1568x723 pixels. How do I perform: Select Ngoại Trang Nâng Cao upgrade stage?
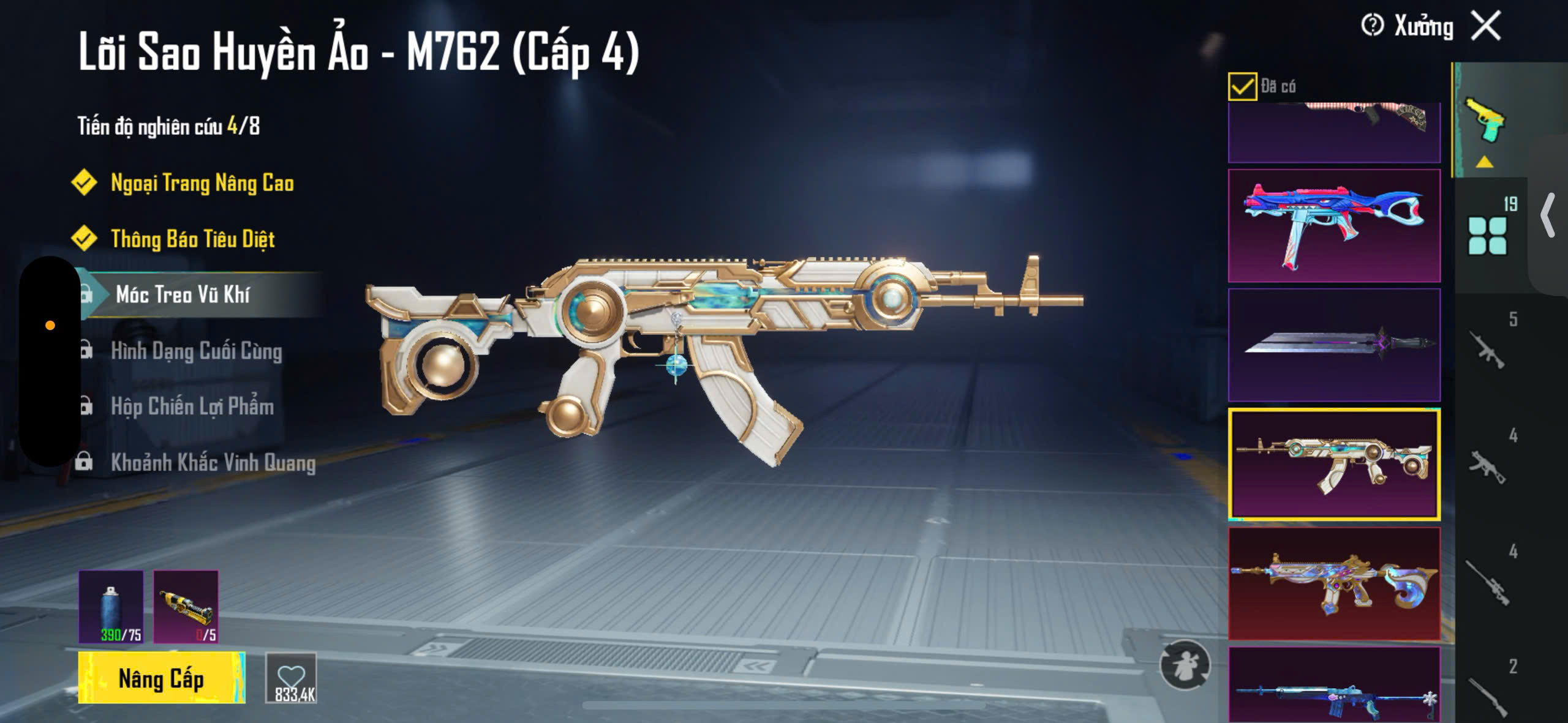[x=202, y=183]
